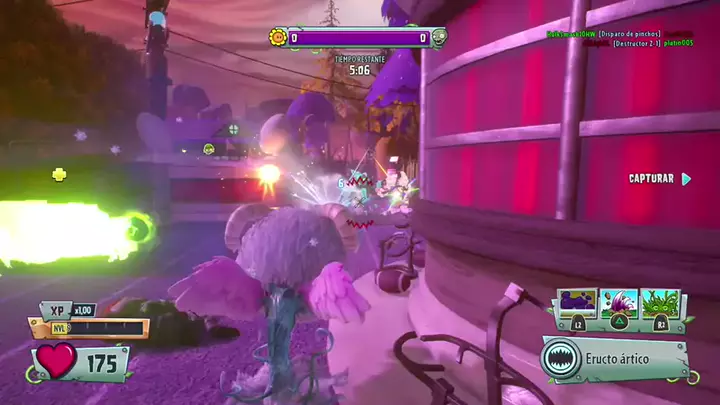This screenshot has height=405, width=720.
Task: Use the burrow ability with purple spikes
Action: point(622,304)
